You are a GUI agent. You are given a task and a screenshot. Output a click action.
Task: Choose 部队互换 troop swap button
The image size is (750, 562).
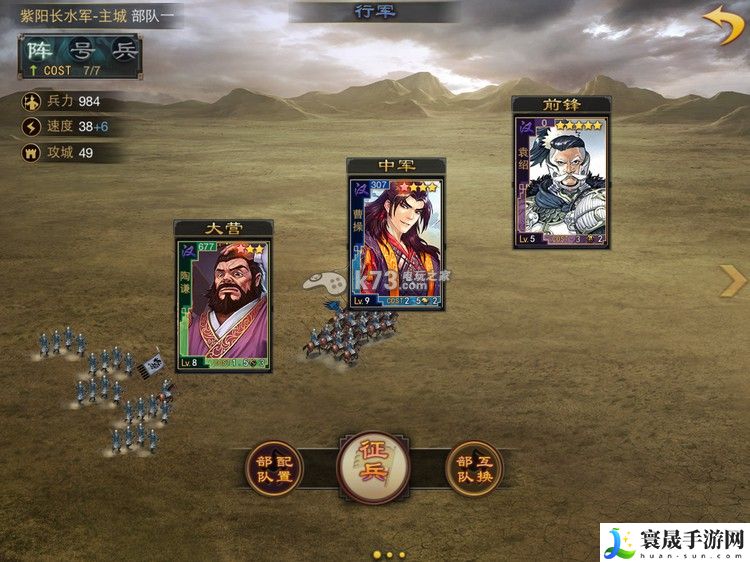pyautogui.click(x=473, y=468)
